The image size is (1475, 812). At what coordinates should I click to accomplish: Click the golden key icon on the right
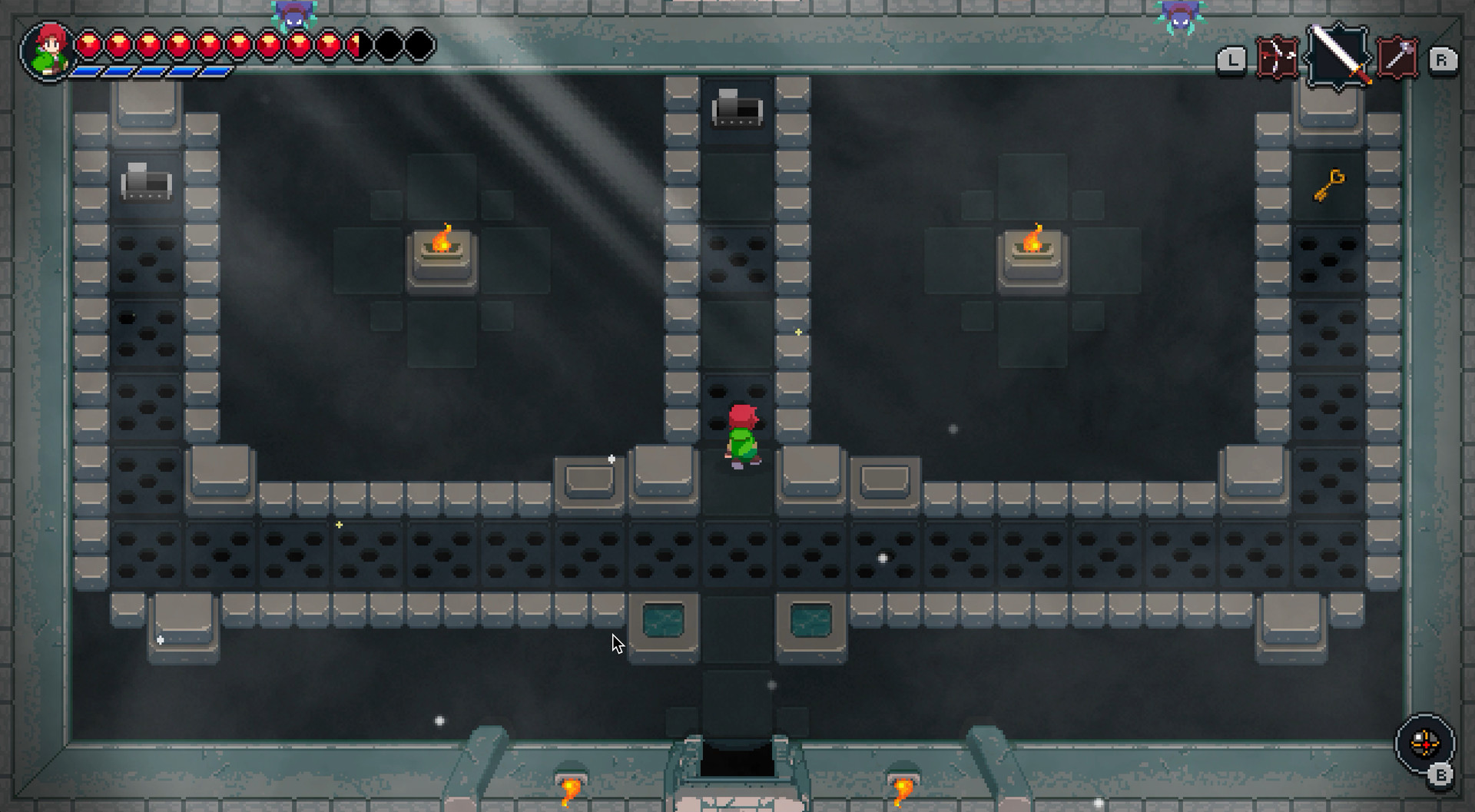coord(1329,185)
